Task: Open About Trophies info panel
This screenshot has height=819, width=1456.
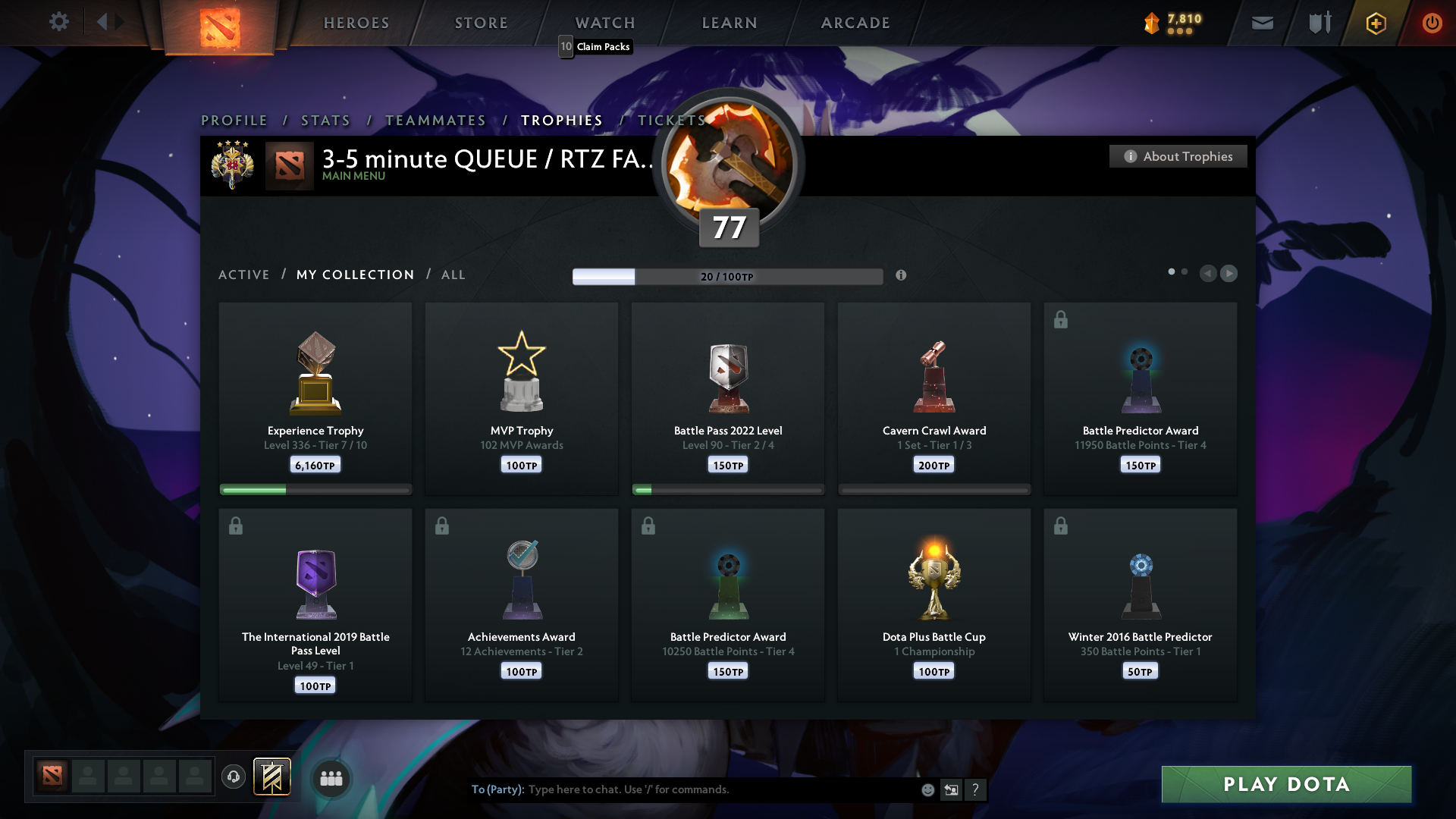Action: tap(1178, 156)
